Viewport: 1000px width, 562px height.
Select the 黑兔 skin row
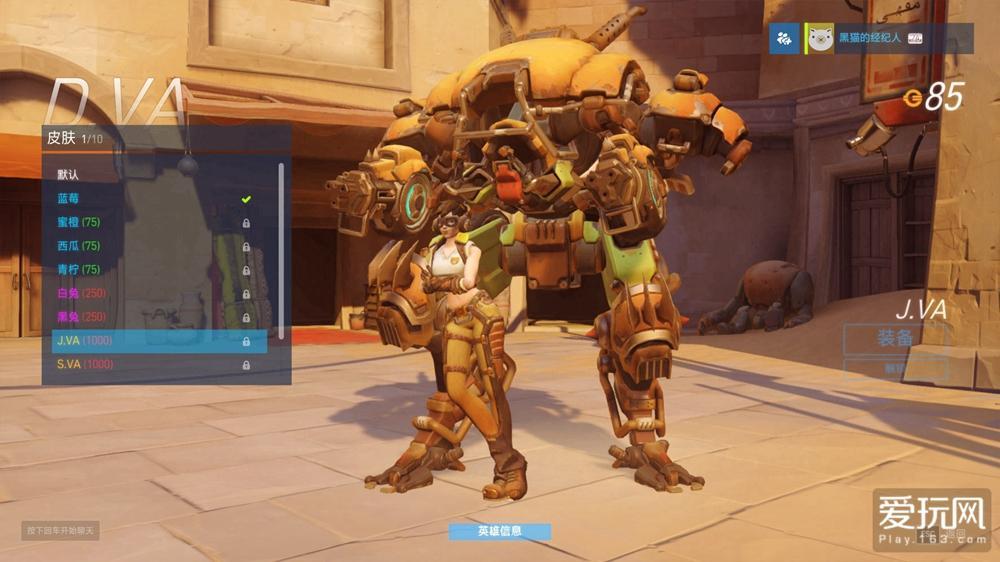(x=150, y=318)
